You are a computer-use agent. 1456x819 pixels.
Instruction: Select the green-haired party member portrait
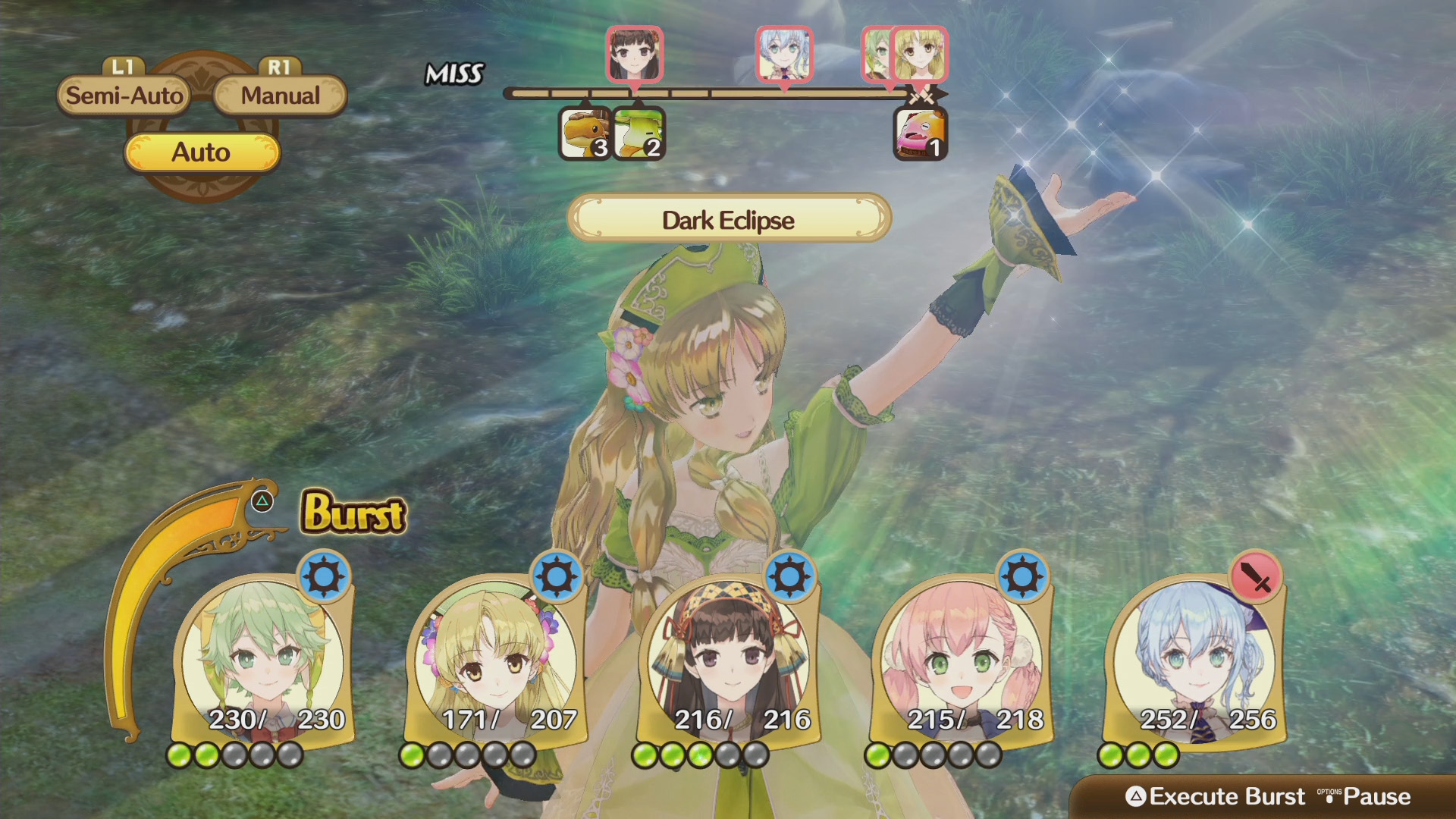click(x=262, y=660)
